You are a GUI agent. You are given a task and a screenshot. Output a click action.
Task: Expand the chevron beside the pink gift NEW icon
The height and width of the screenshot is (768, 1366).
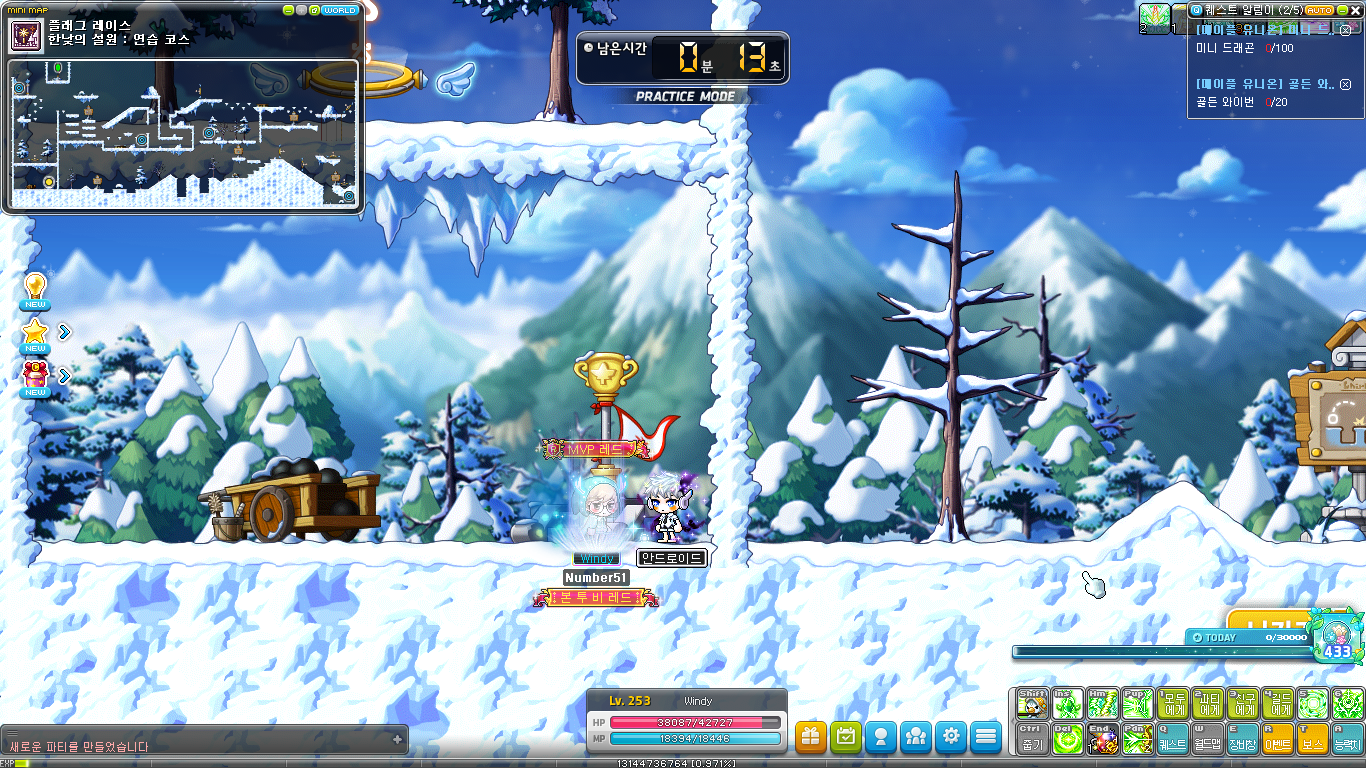(64, 375)
